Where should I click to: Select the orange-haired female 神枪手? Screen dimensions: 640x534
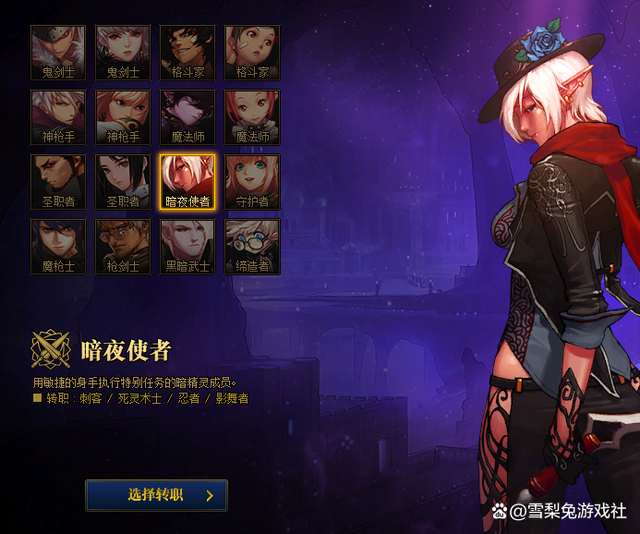click(122, 117)
